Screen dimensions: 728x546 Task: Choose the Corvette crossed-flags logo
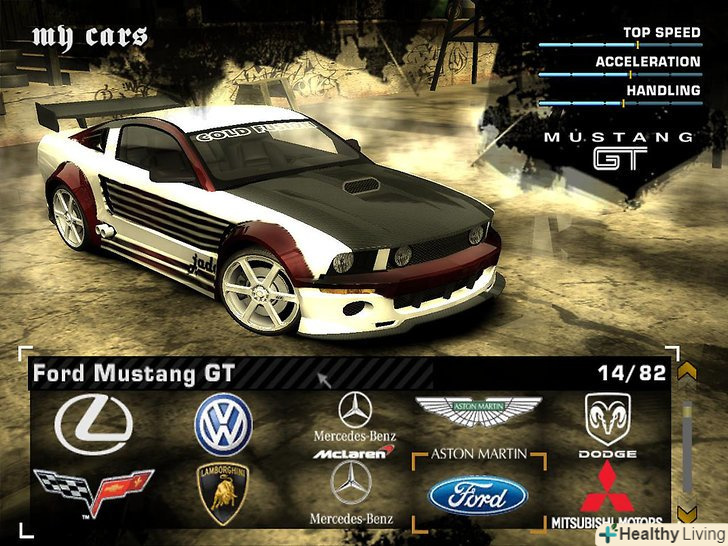pyautogui.click(x=93, y=492)
